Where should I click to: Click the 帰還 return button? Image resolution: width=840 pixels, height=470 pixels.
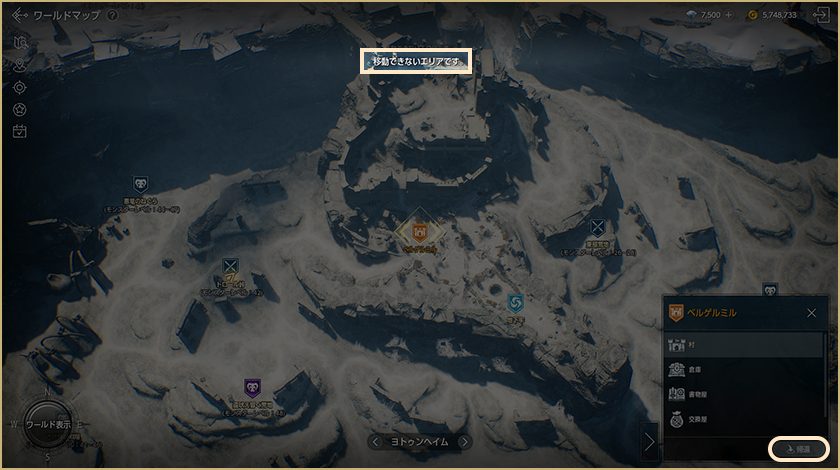pyautogui.click(x=798, y=449)
